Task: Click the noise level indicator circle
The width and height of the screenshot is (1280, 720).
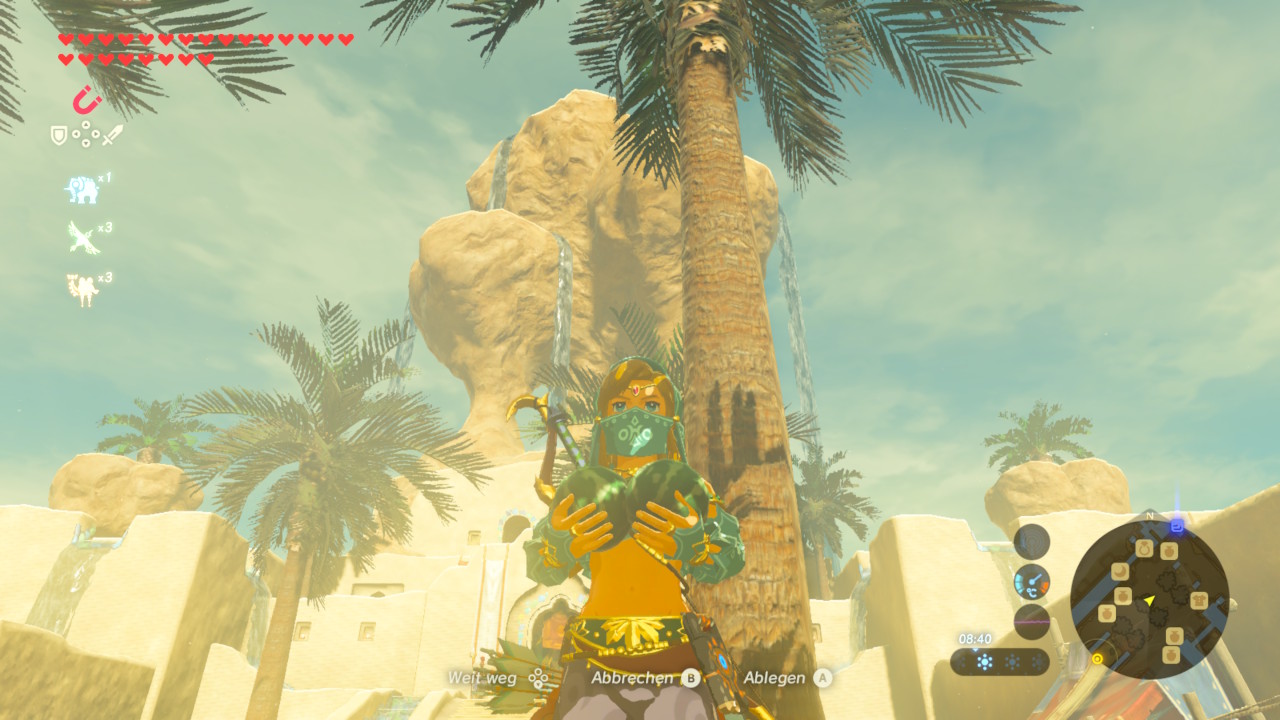Action: [x=1031, y=621]
